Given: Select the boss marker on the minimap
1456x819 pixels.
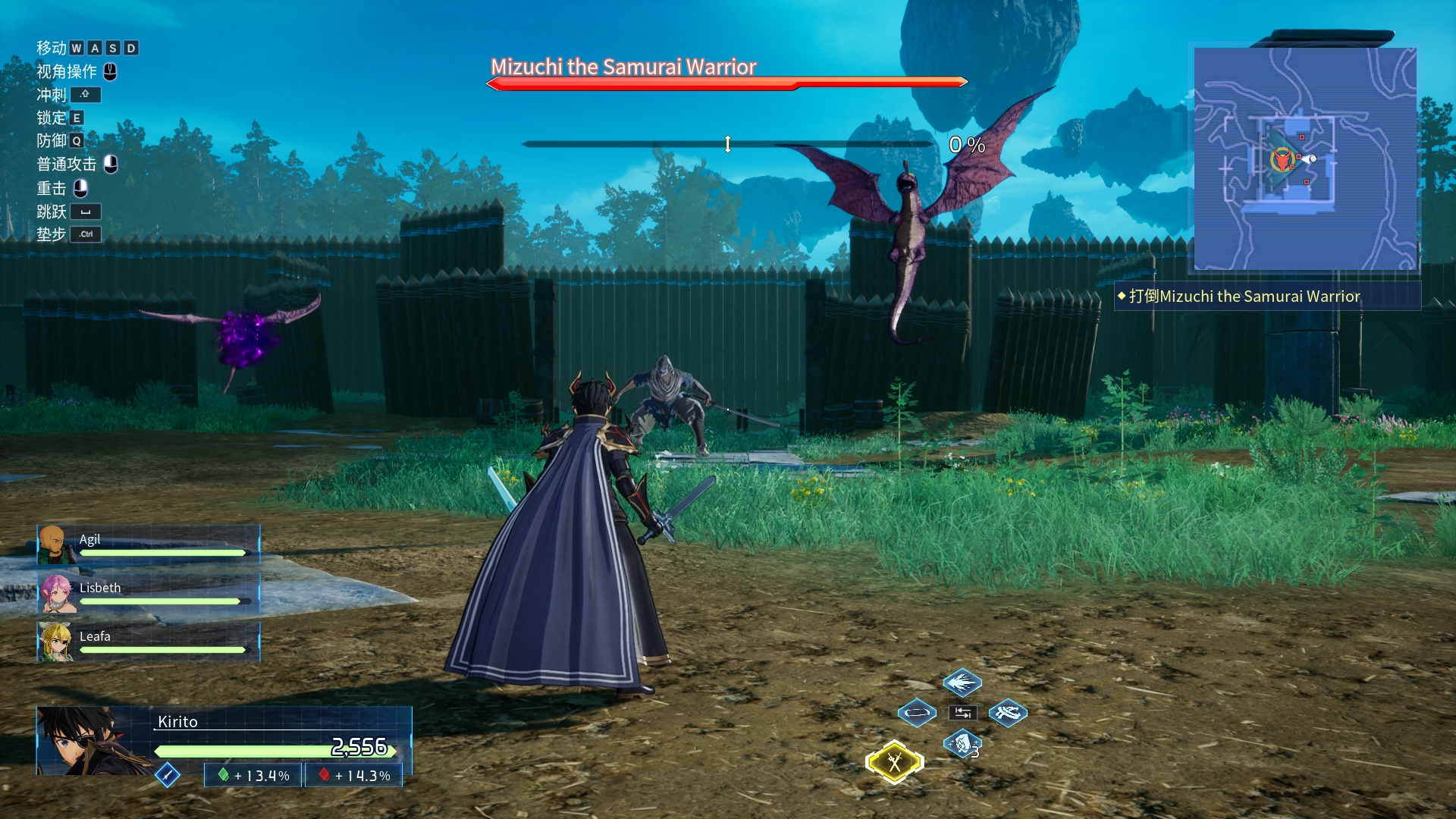Looking at the screenshot, I should [x=1282, y=159].
